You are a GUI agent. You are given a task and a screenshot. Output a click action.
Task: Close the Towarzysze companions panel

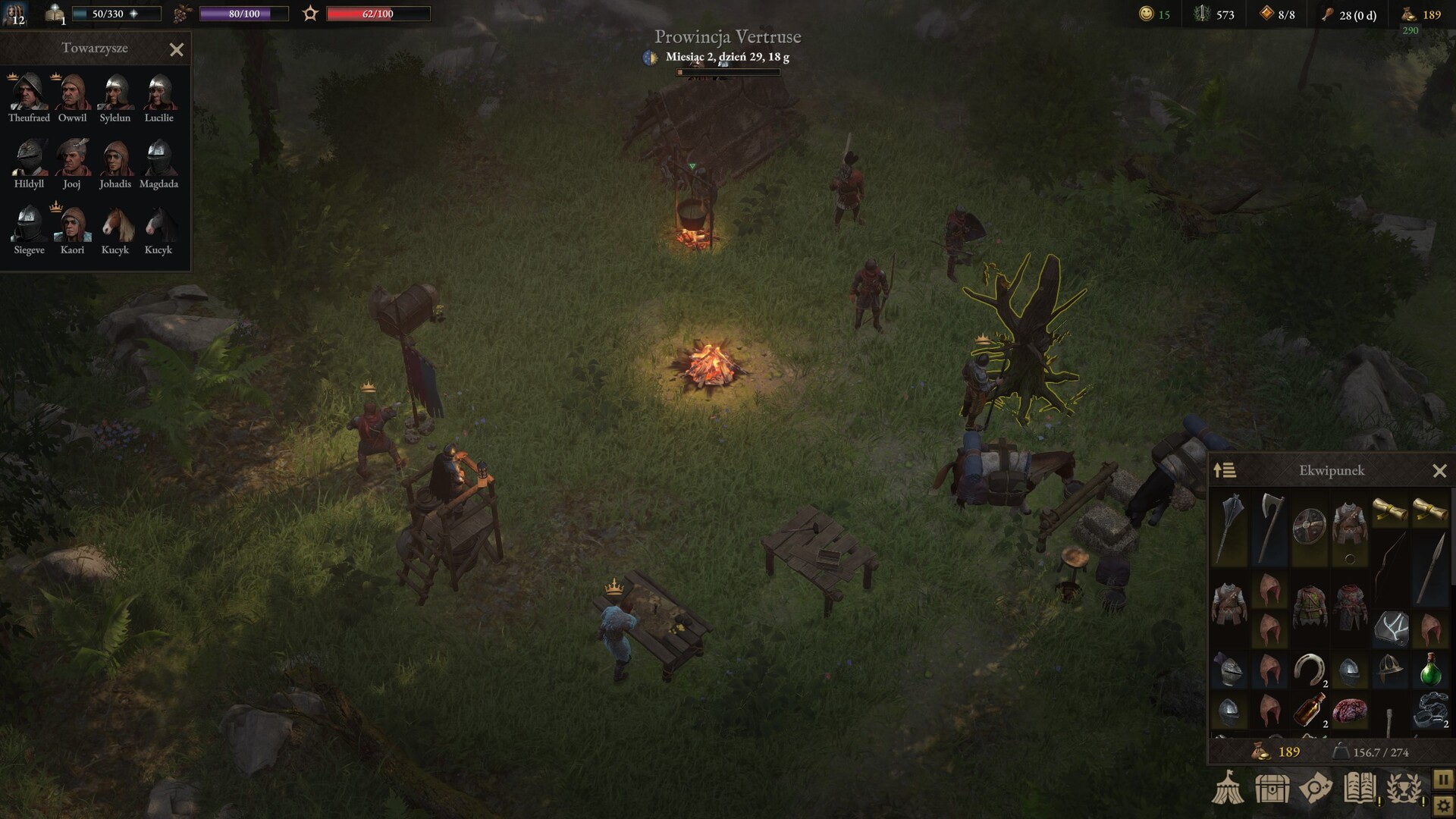(177, 50)
